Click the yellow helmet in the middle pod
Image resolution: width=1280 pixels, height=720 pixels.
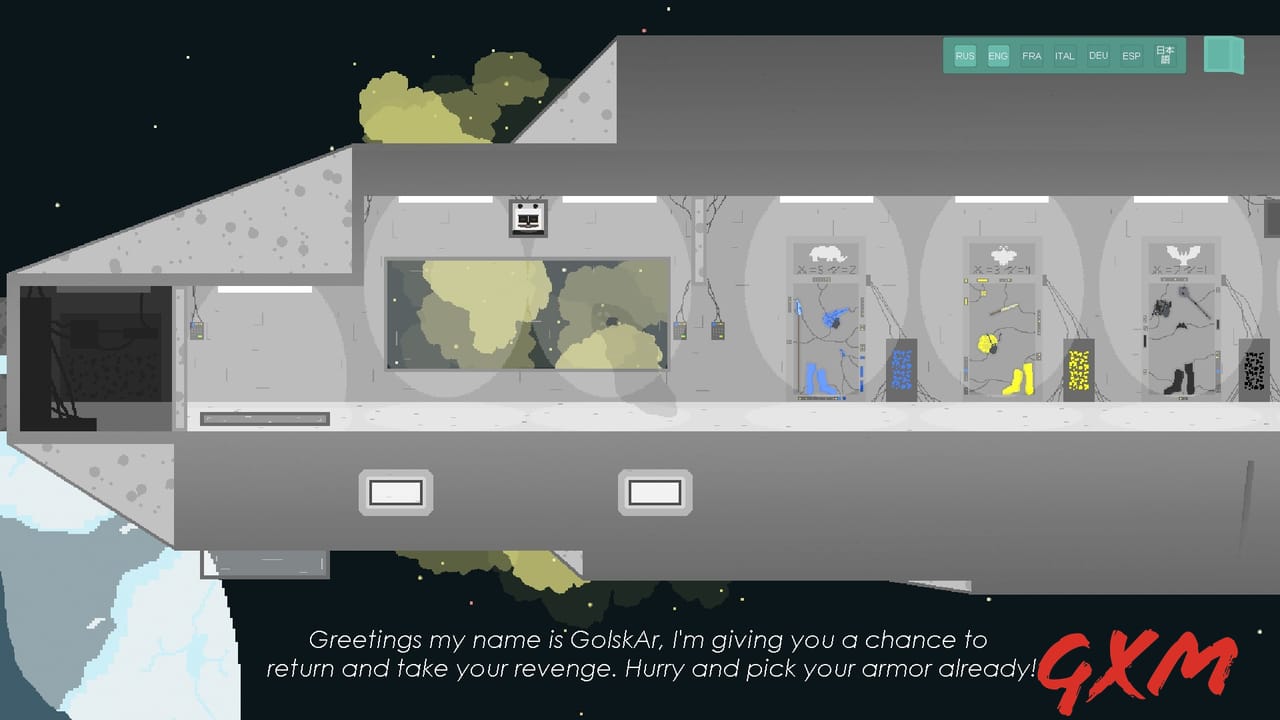986,345
